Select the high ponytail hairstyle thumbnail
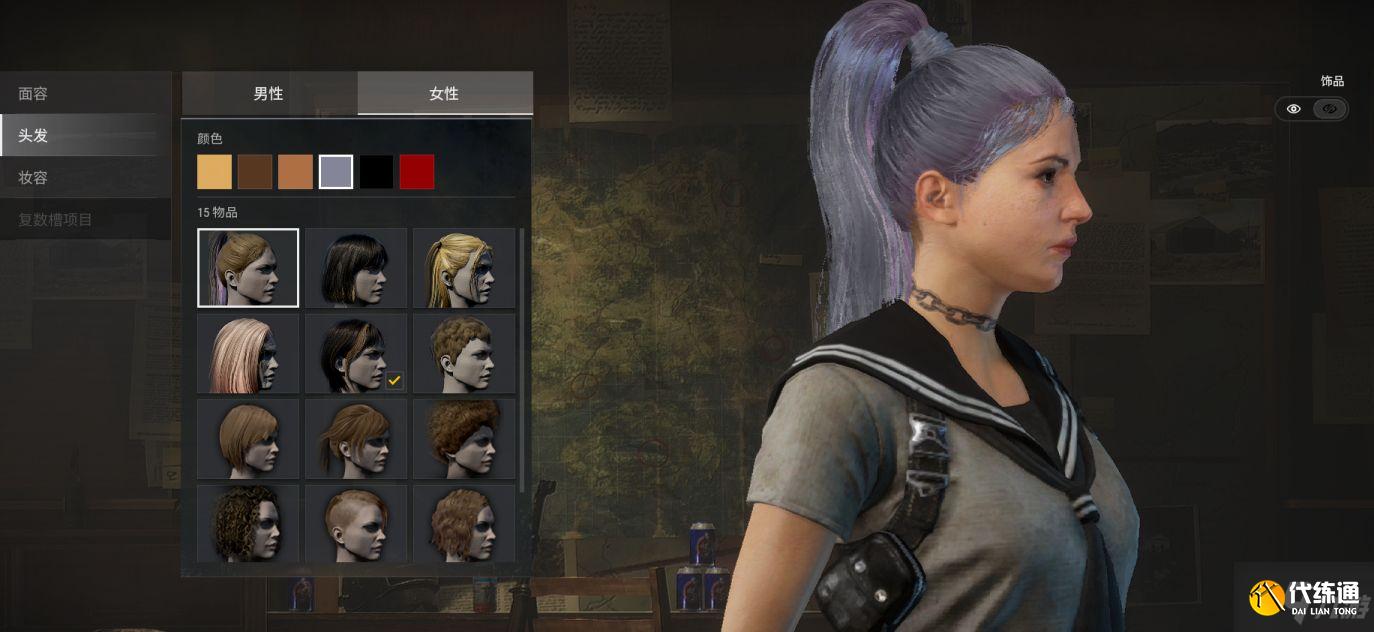This screenshot has width=1374, height=632. tap(248, 267)
